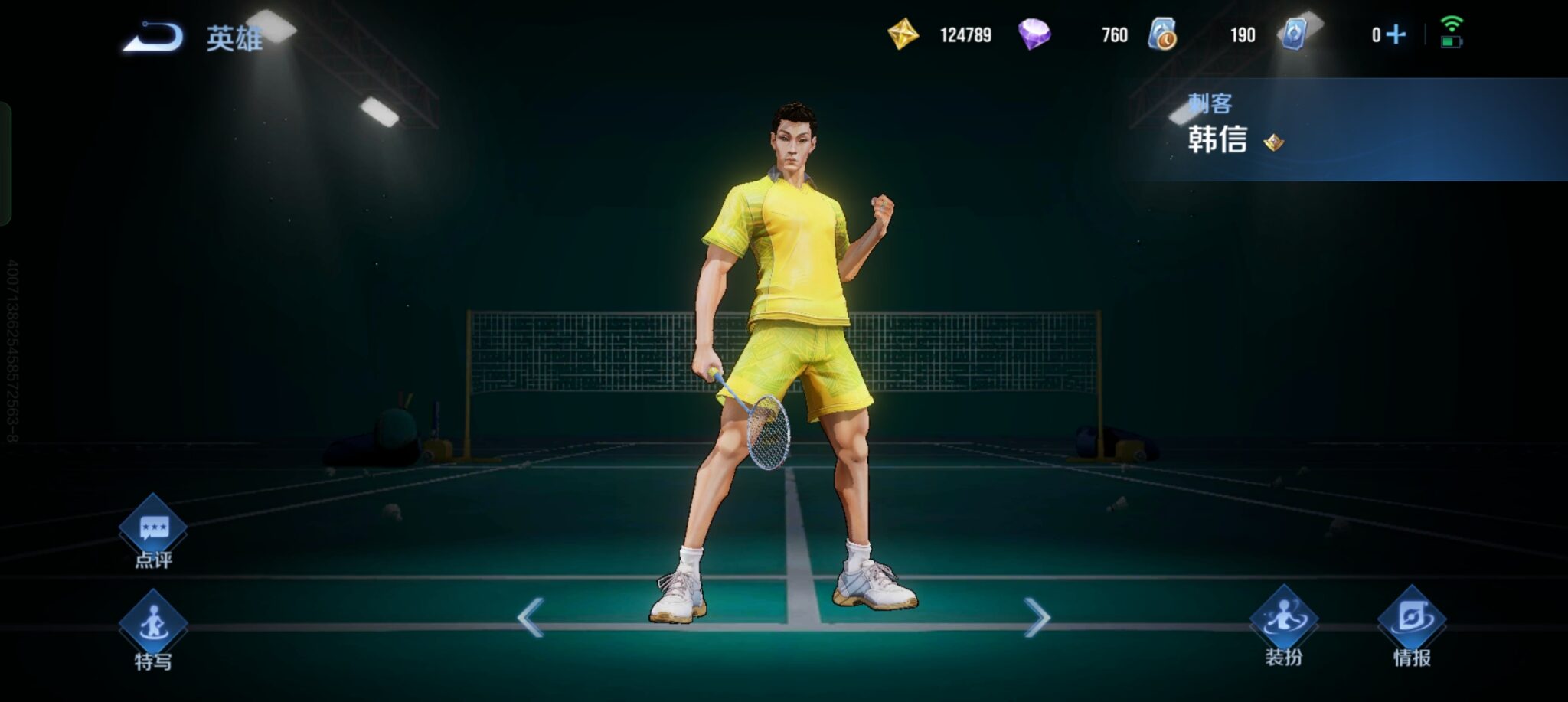
Task: Click the gold coin currency icon
Action: [x=903, y=34]
